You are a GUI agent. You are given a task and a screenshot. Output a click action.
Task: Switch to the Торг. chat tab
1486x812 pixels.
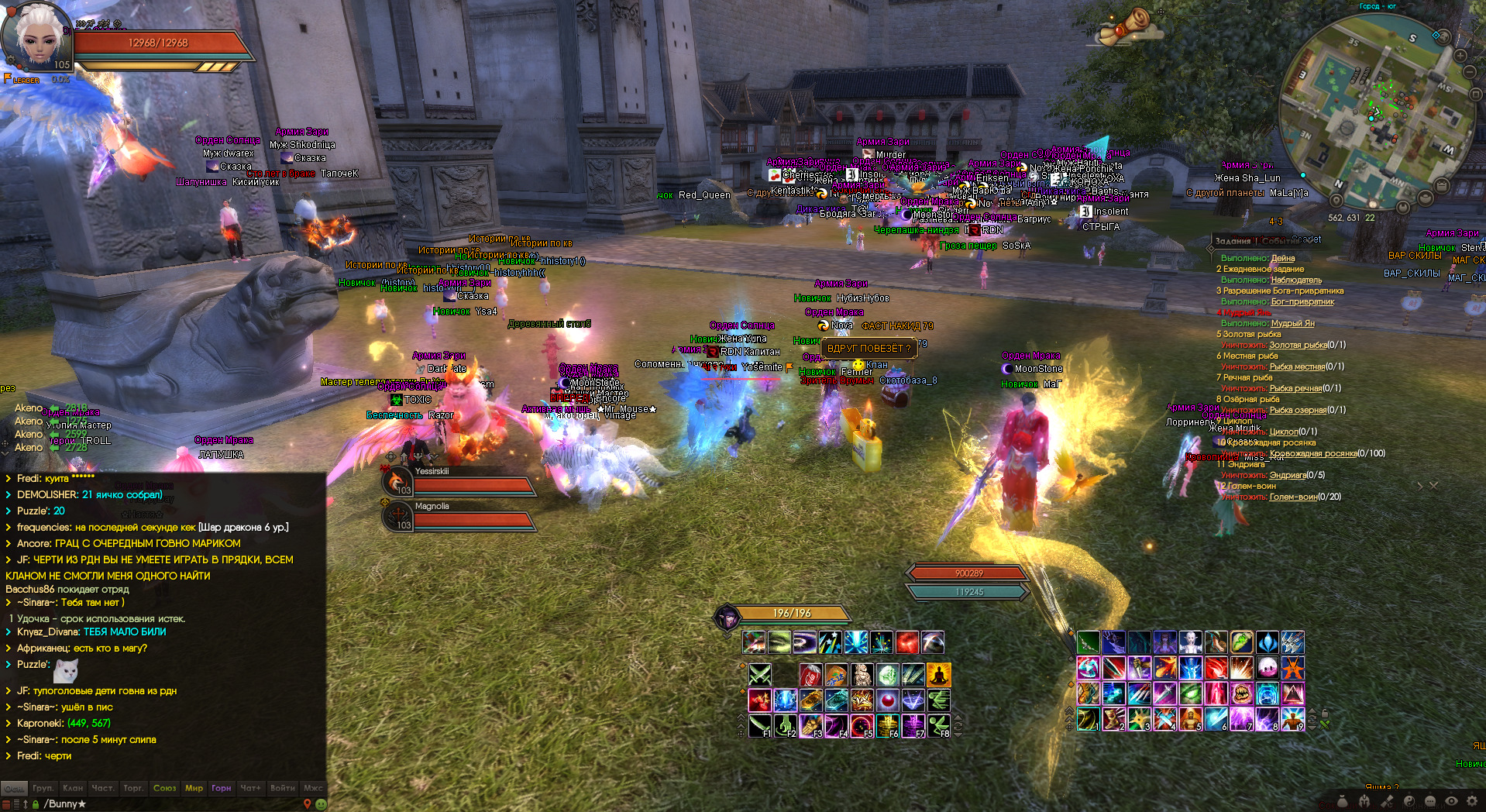coord(133,788)
